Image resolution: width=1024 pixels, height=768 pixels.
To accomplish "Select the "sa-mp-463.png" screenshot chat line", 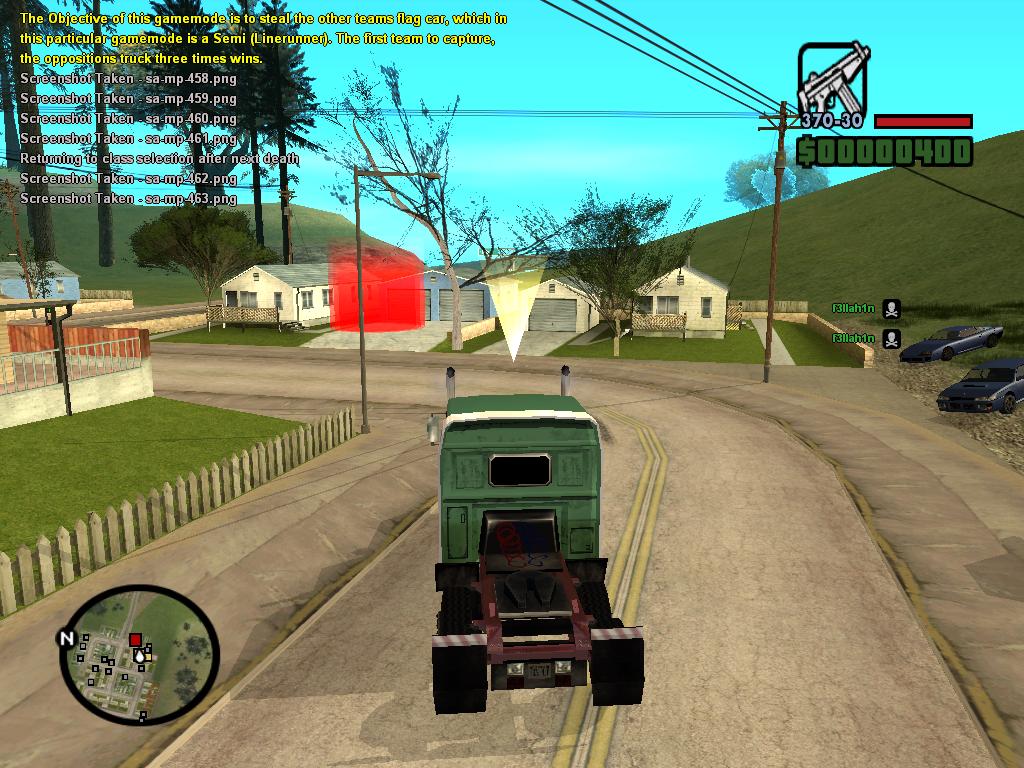I will coord(128,198).
